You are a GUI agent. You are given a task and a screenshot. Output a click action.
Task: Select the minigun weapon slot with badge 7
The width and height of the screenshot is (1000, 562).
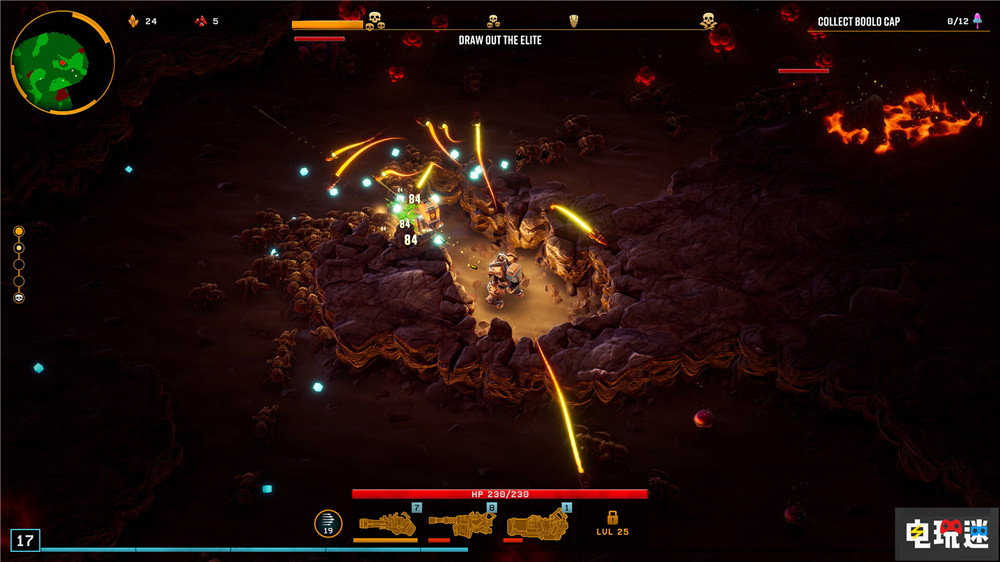click(x=387, y=523)
